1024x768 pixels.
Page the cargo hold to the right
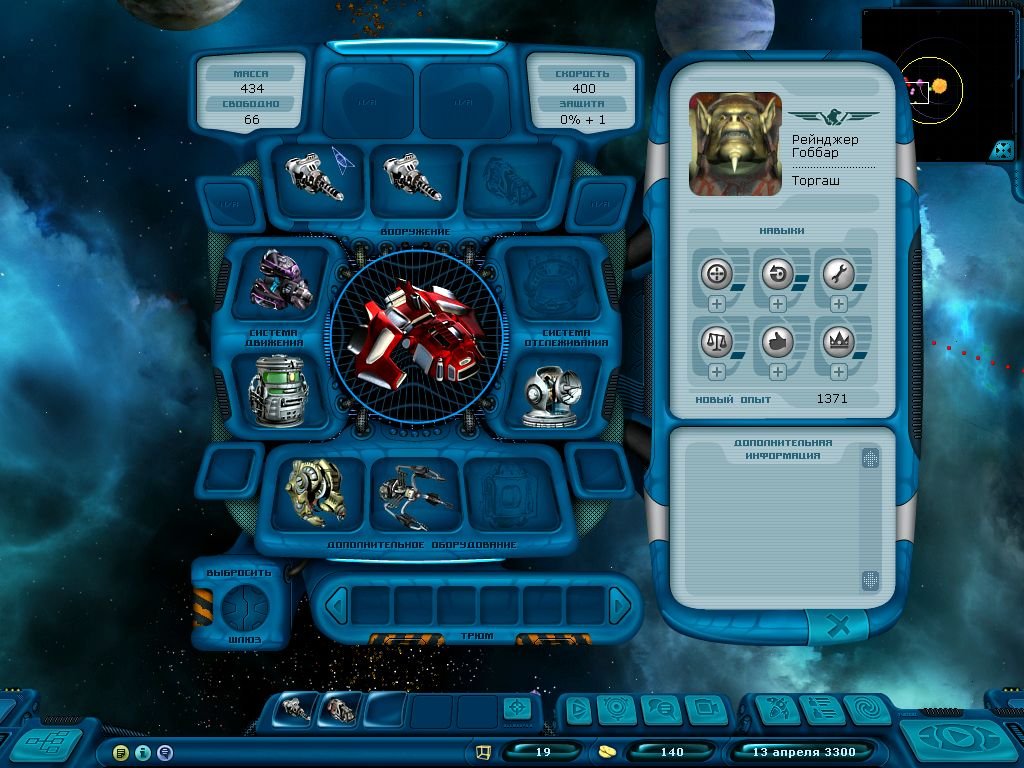click(620, 605)
